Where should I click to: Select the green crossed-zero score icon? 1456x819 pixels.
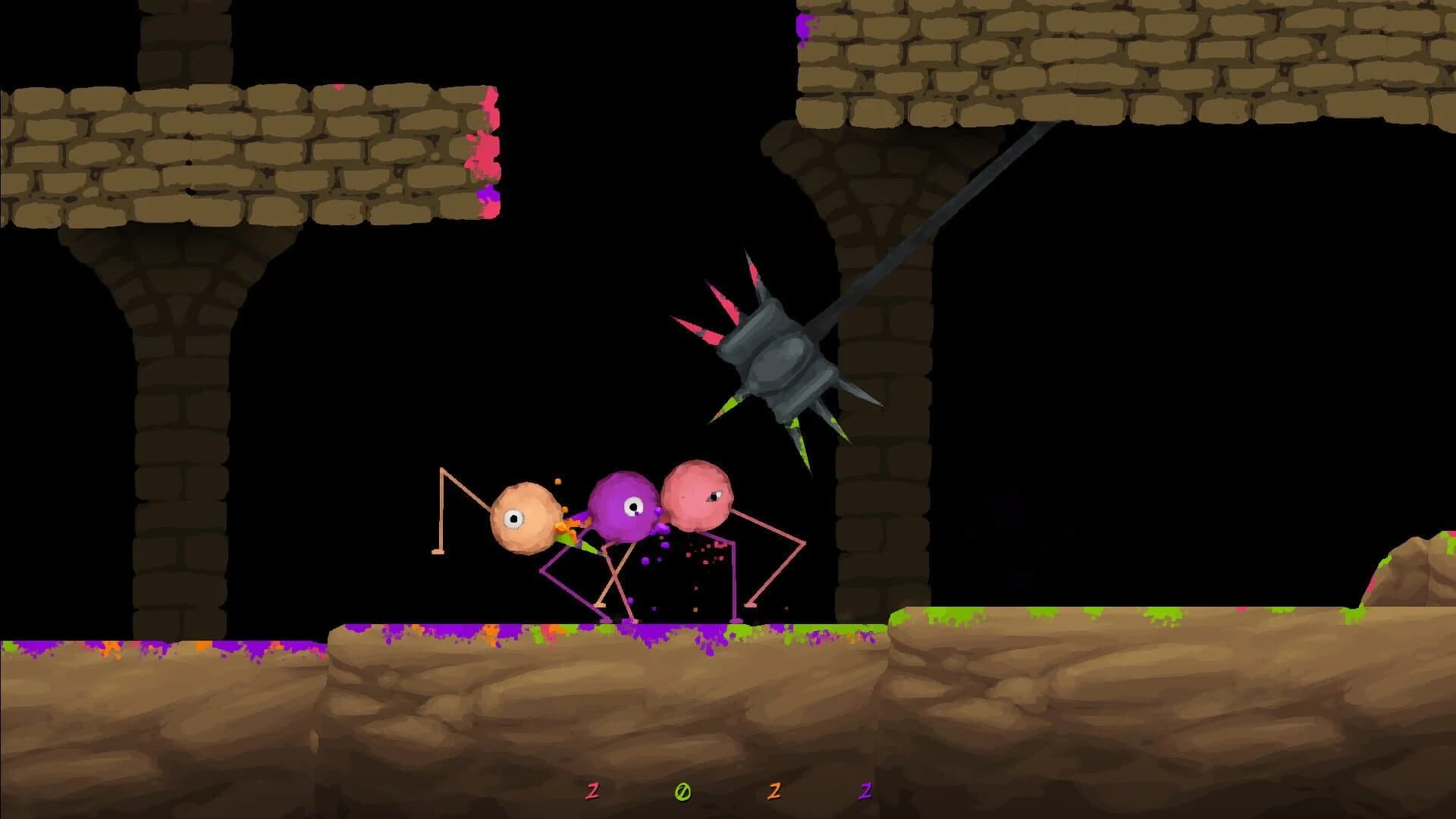[682, 792]
